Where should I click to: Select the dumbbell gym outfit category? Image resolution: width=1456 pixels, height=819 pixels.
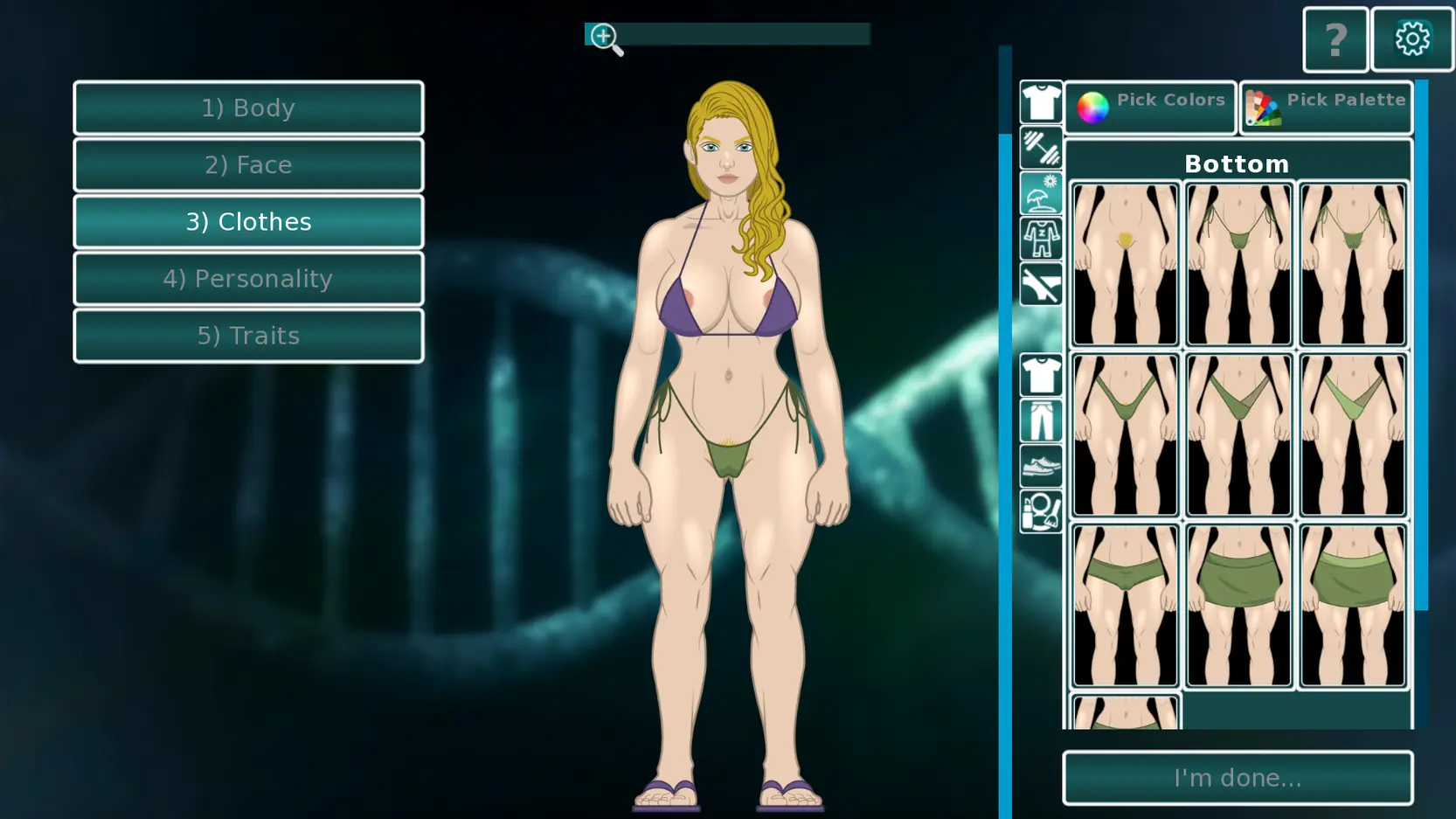pos(1040,148)
